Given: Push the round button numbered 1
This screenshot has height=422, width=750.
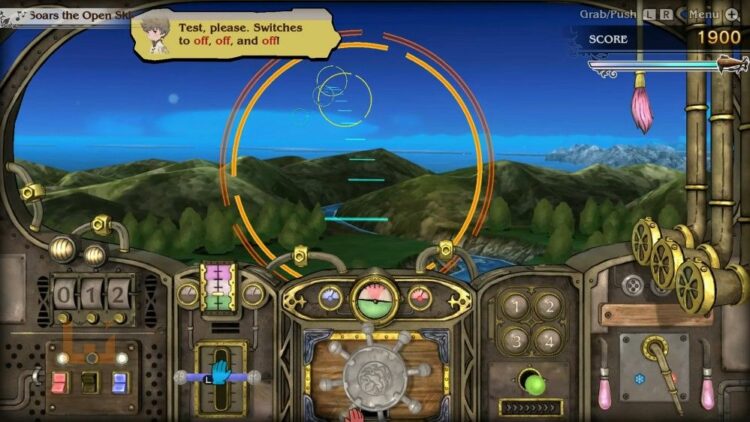Looking at the screenshot, I should pos(517,305).
